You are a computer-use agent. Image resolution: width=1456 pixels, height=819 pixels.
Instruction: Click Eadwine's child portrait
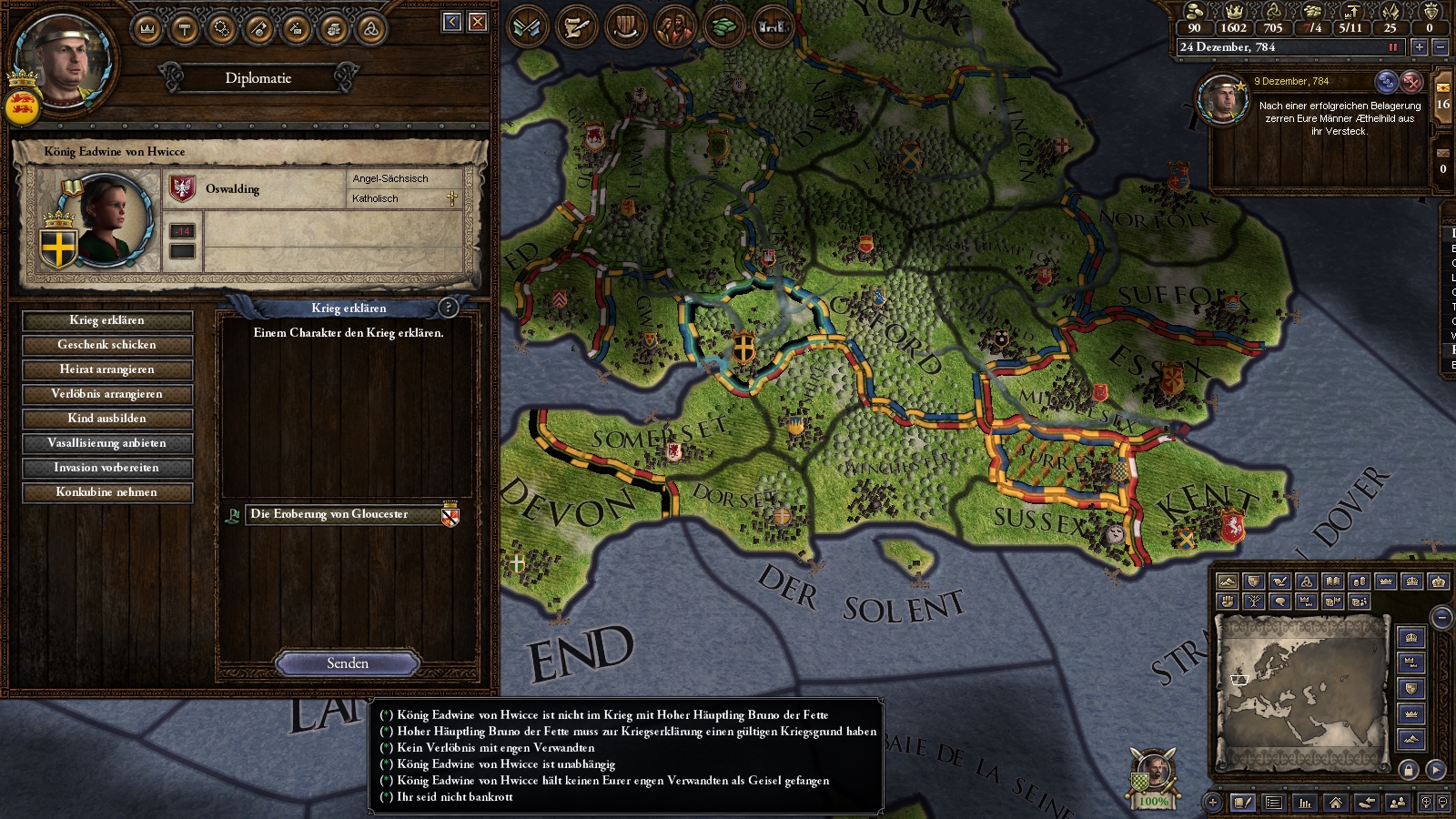point(114,217)
